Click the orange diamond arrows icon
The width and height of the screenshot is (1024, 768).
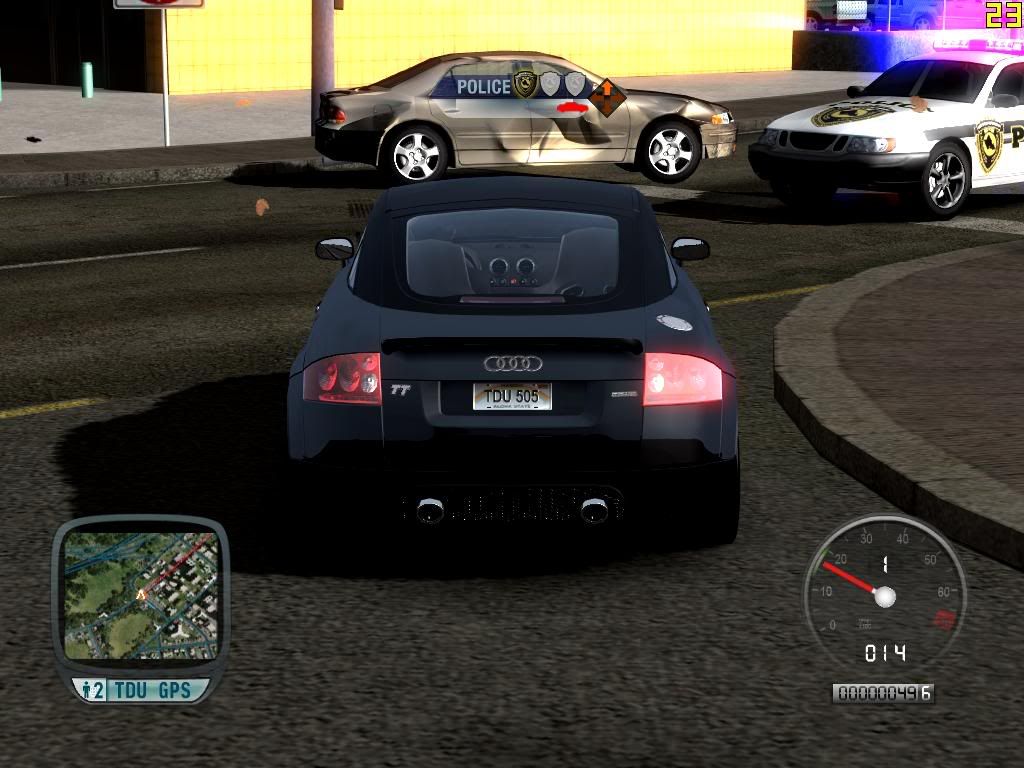point(606,97)
